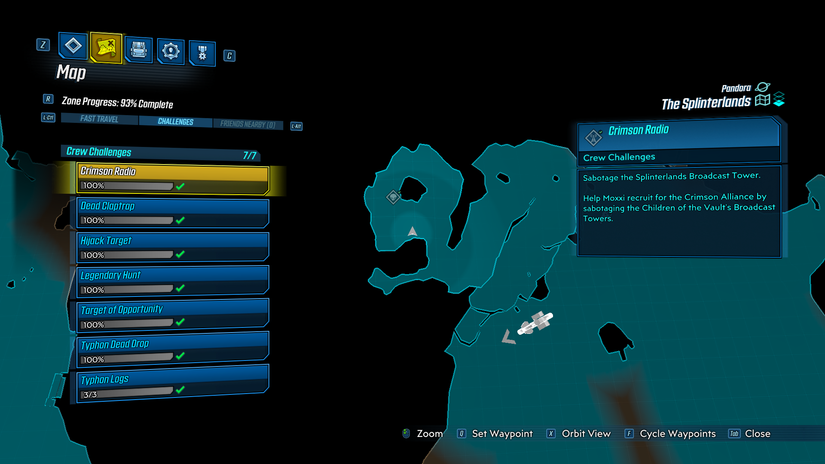Viewport: 825px width, 464px height.
Task: Select the Dead Claptrap challenge row
Action: coord(172,213)
